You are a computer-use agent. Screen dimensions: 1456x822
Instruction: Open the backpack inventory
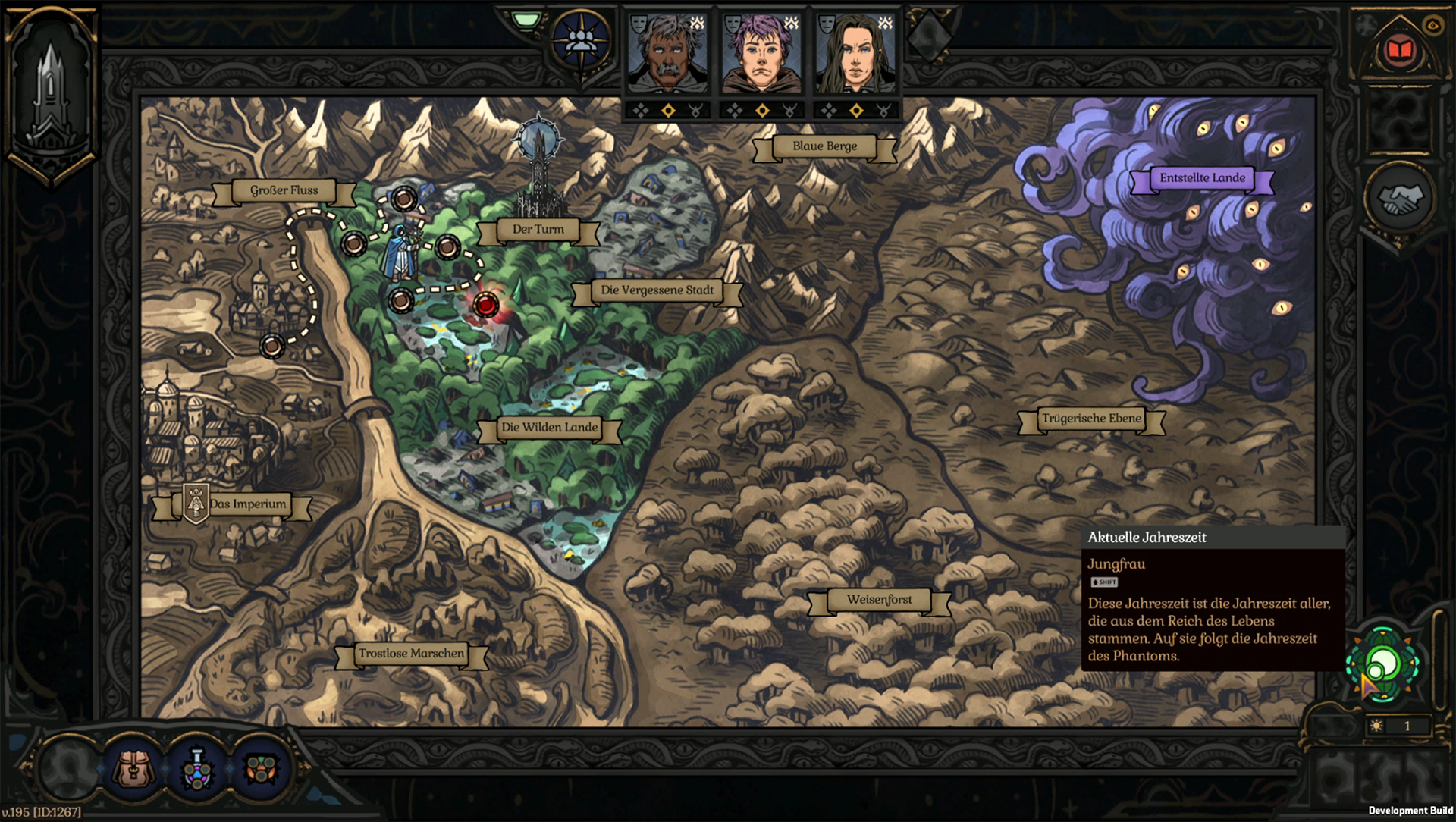[133, 770]
